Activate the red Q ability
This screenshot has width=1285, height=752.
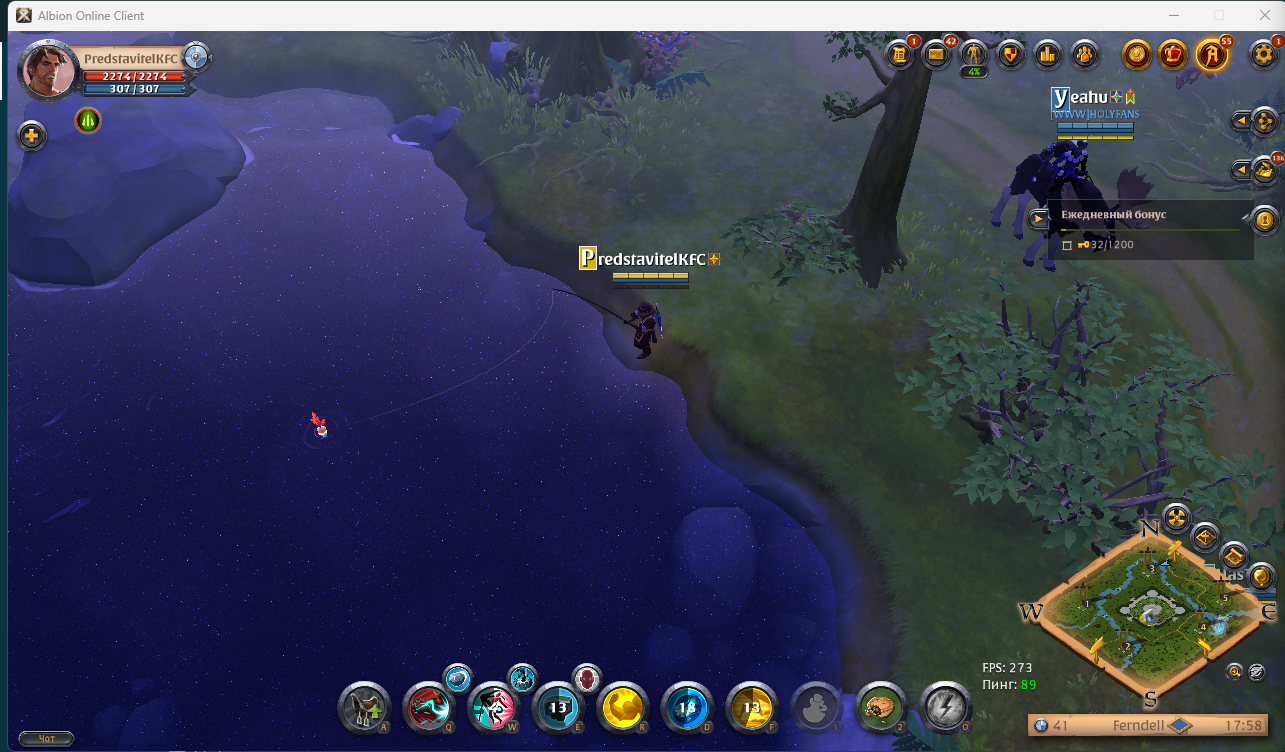click(428, 708)
